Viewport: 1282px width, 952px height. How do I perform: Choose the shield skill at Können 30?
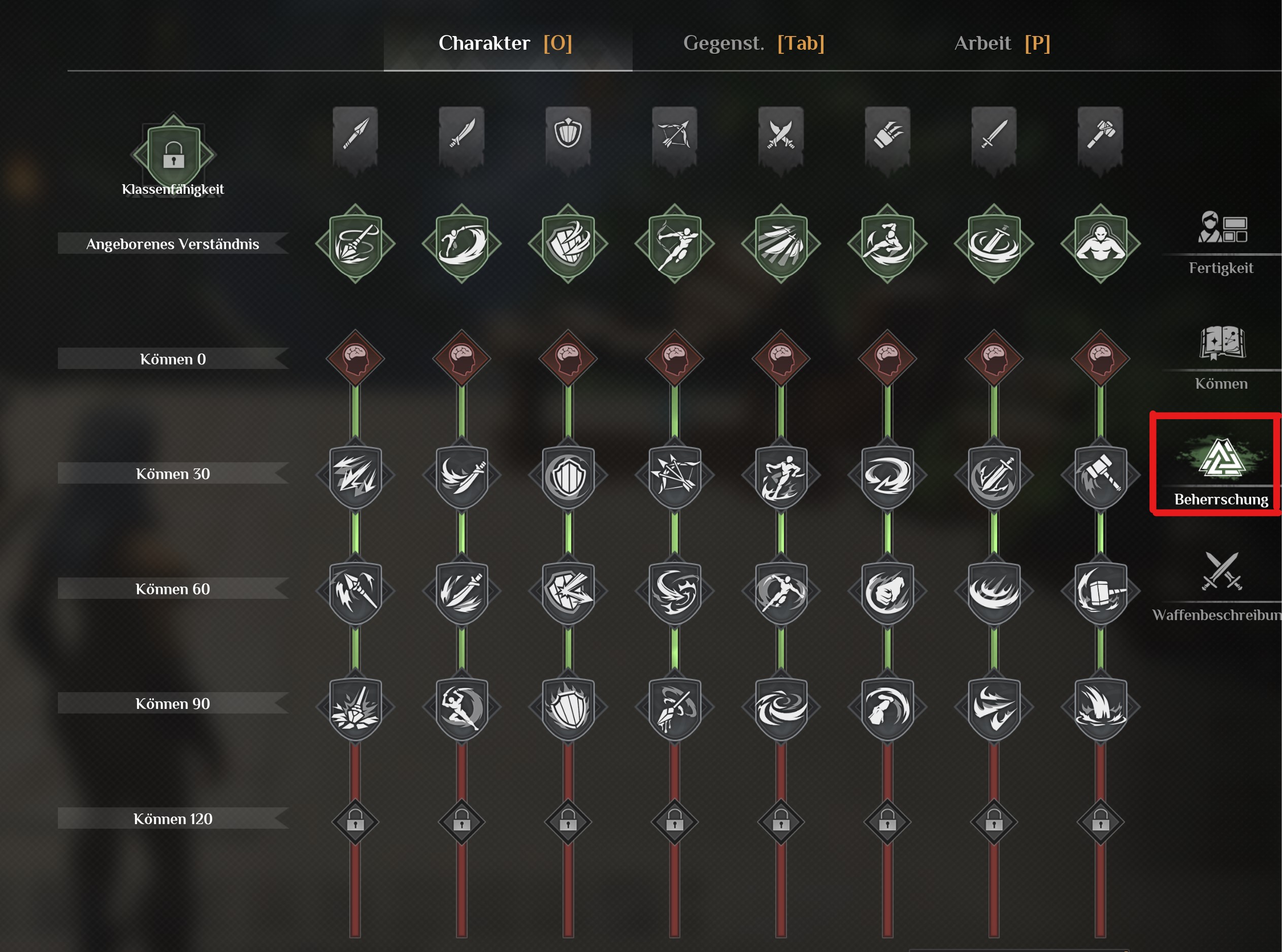pos(568,475)
